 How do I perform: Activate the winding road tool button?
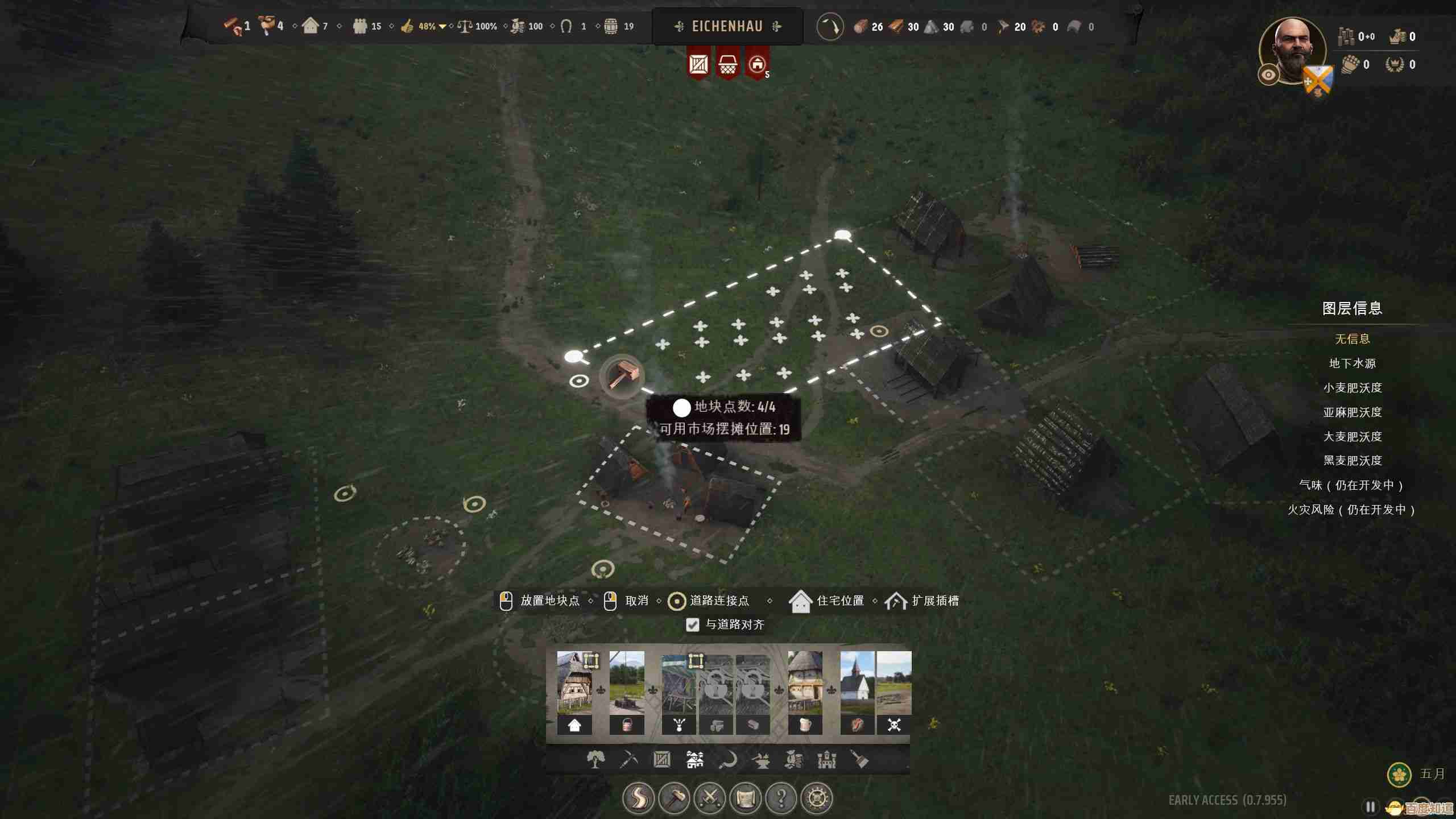pos(638,798)
